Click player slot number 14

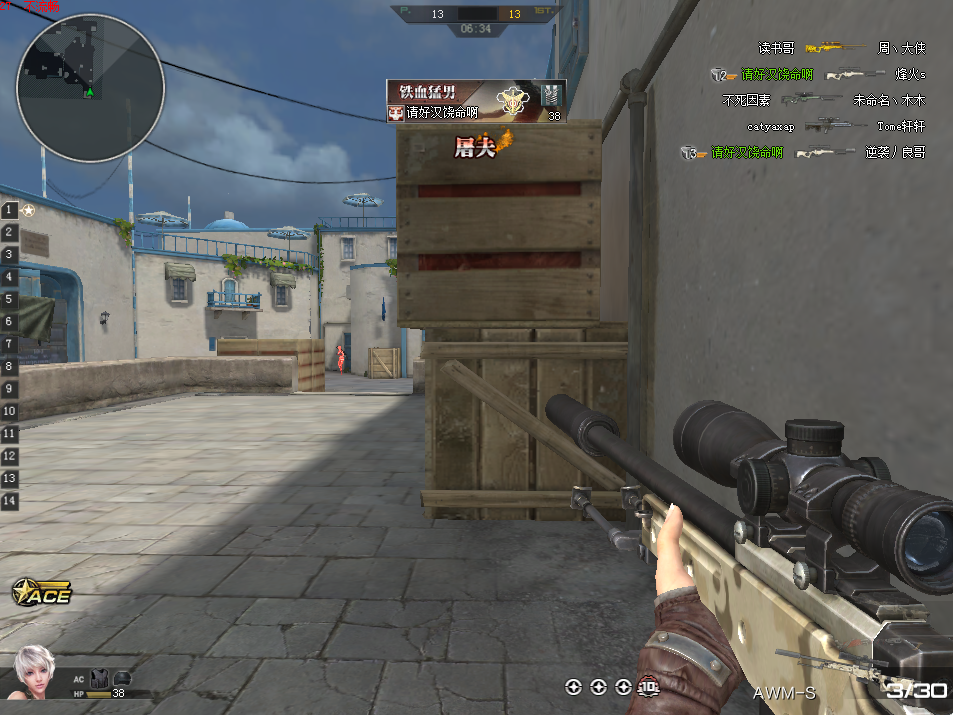point(10,501)
